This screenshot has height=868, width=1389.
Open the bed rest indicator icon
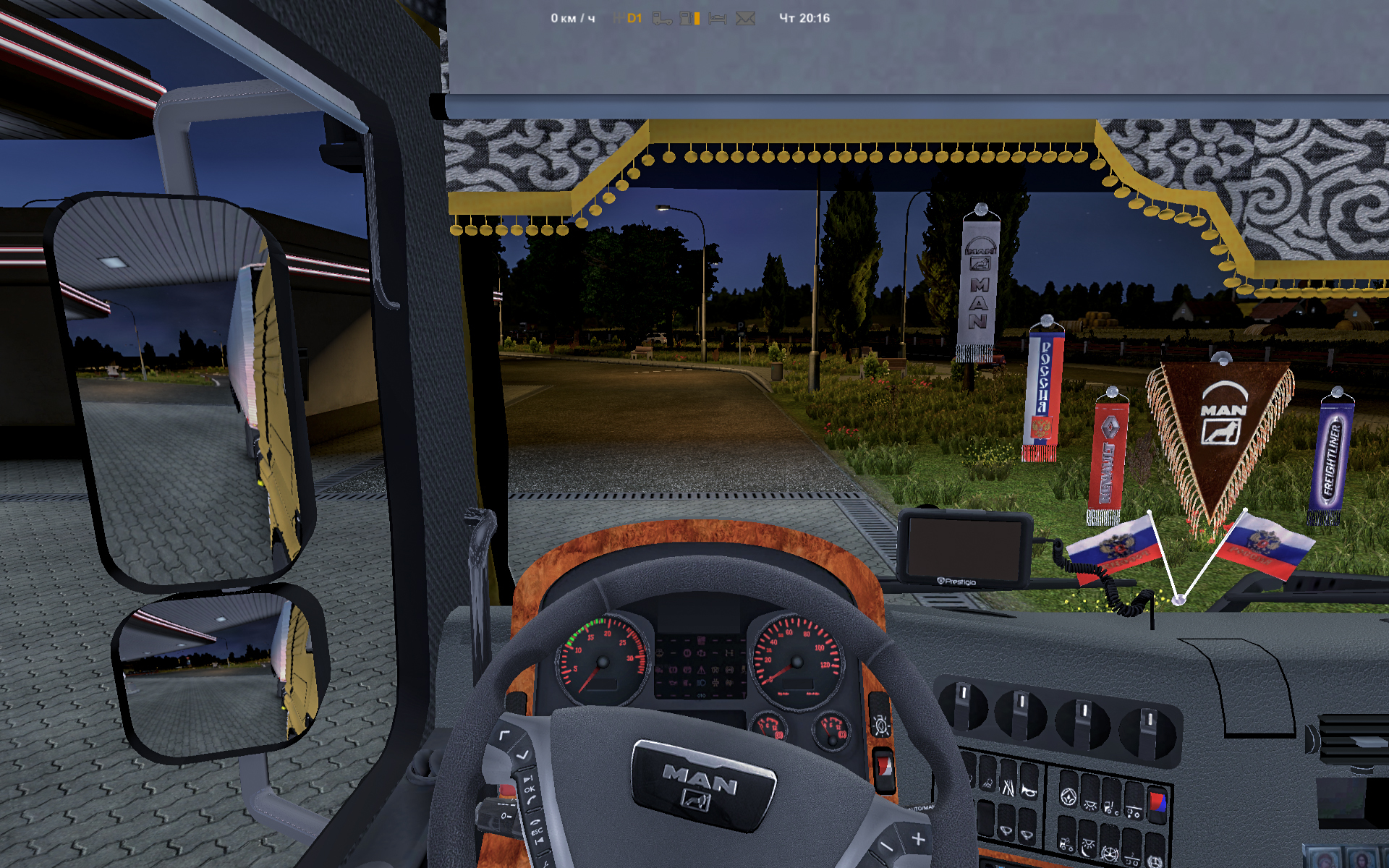pyautogui.click(x=717, y=18)
